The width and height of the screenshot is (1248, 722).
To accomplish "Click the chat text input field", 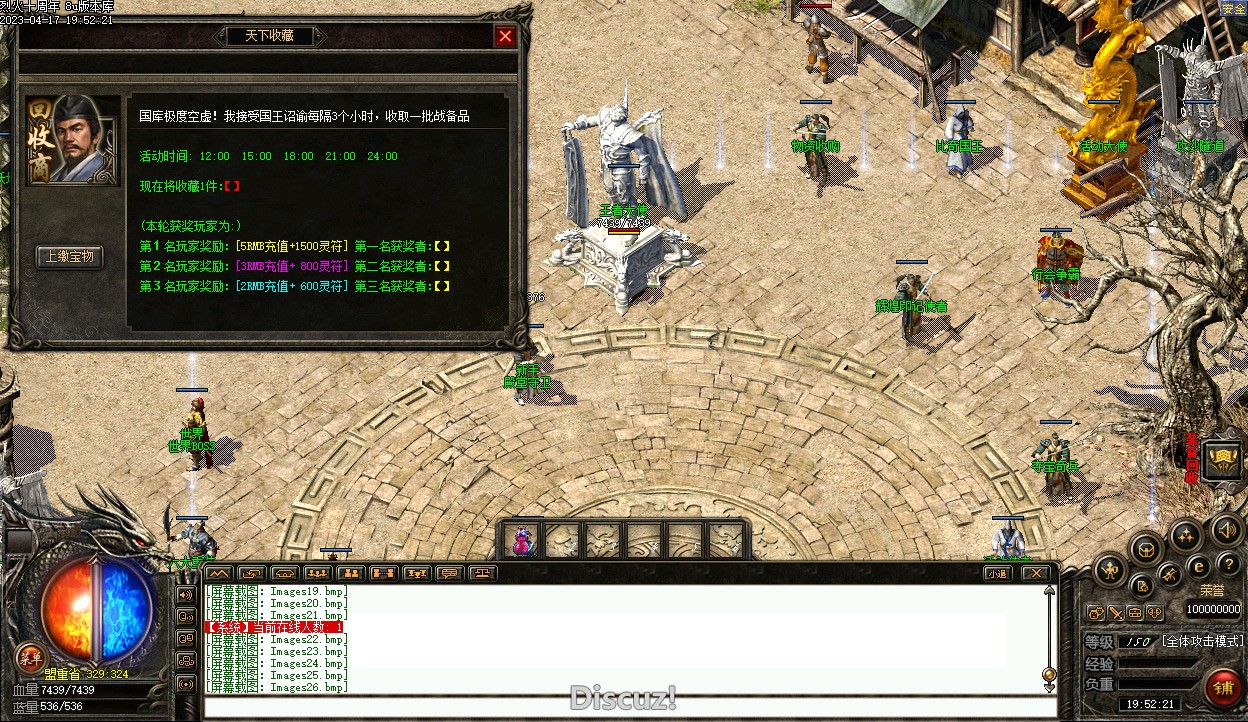I will click(x=630, y=707).
